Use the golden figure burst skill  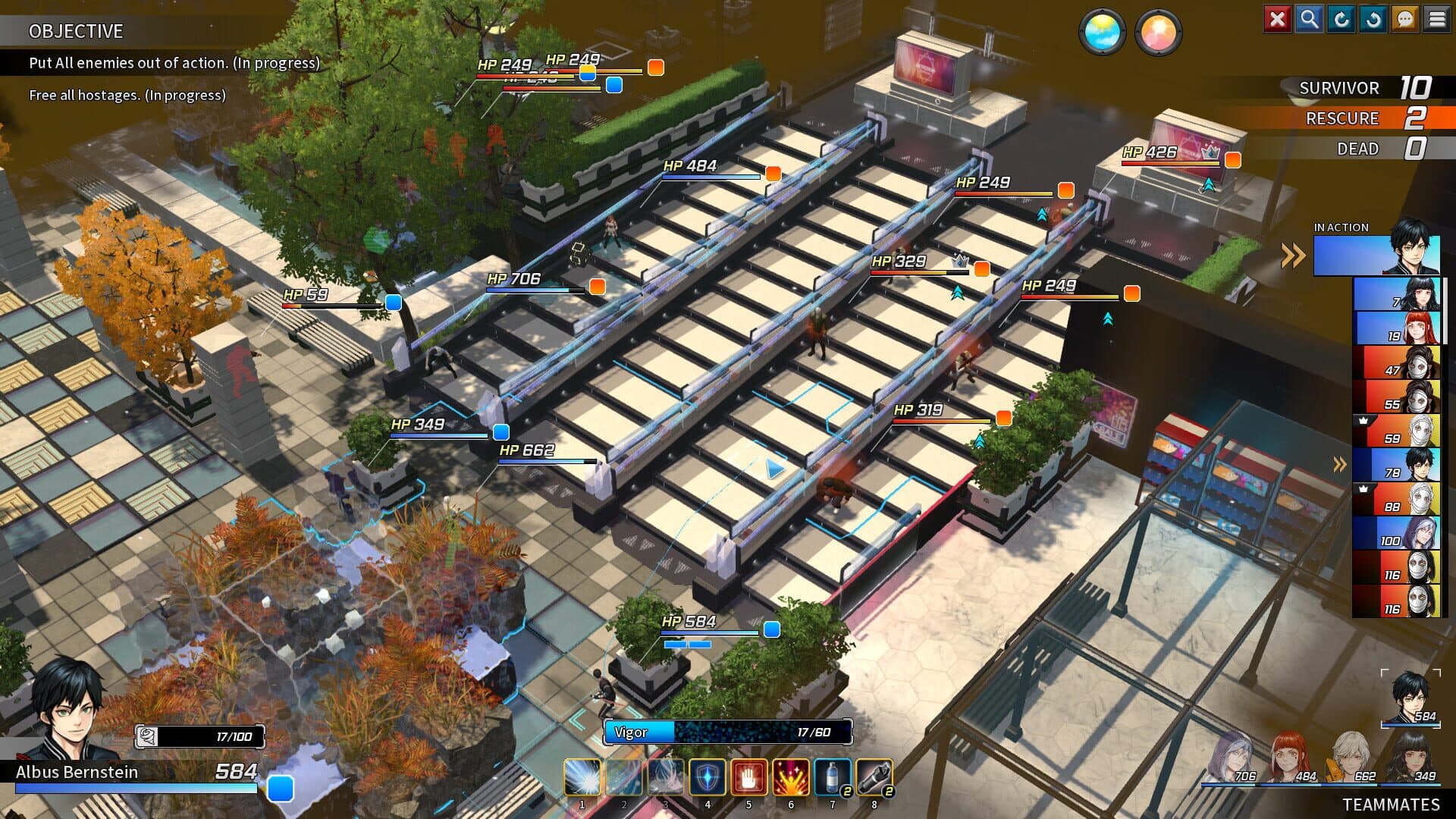click(790, 777)
